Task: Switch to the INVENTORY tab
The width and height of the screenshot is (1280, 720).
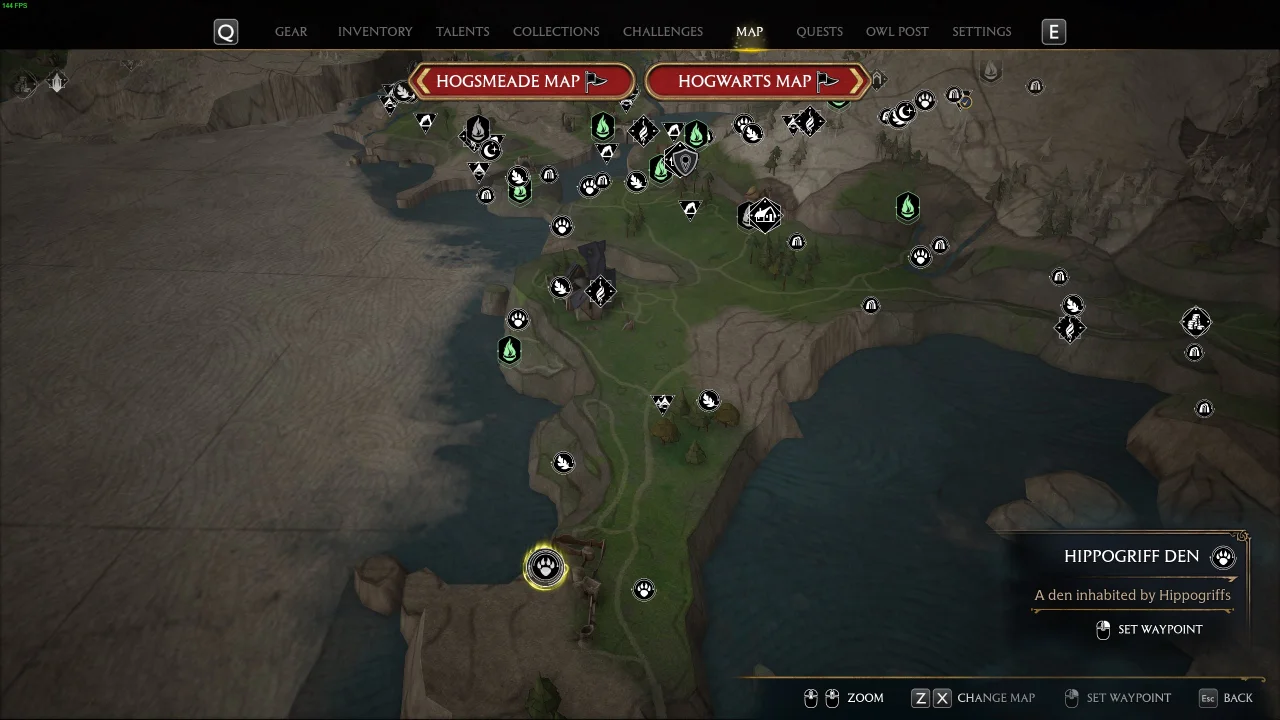Action: point(375,31)
